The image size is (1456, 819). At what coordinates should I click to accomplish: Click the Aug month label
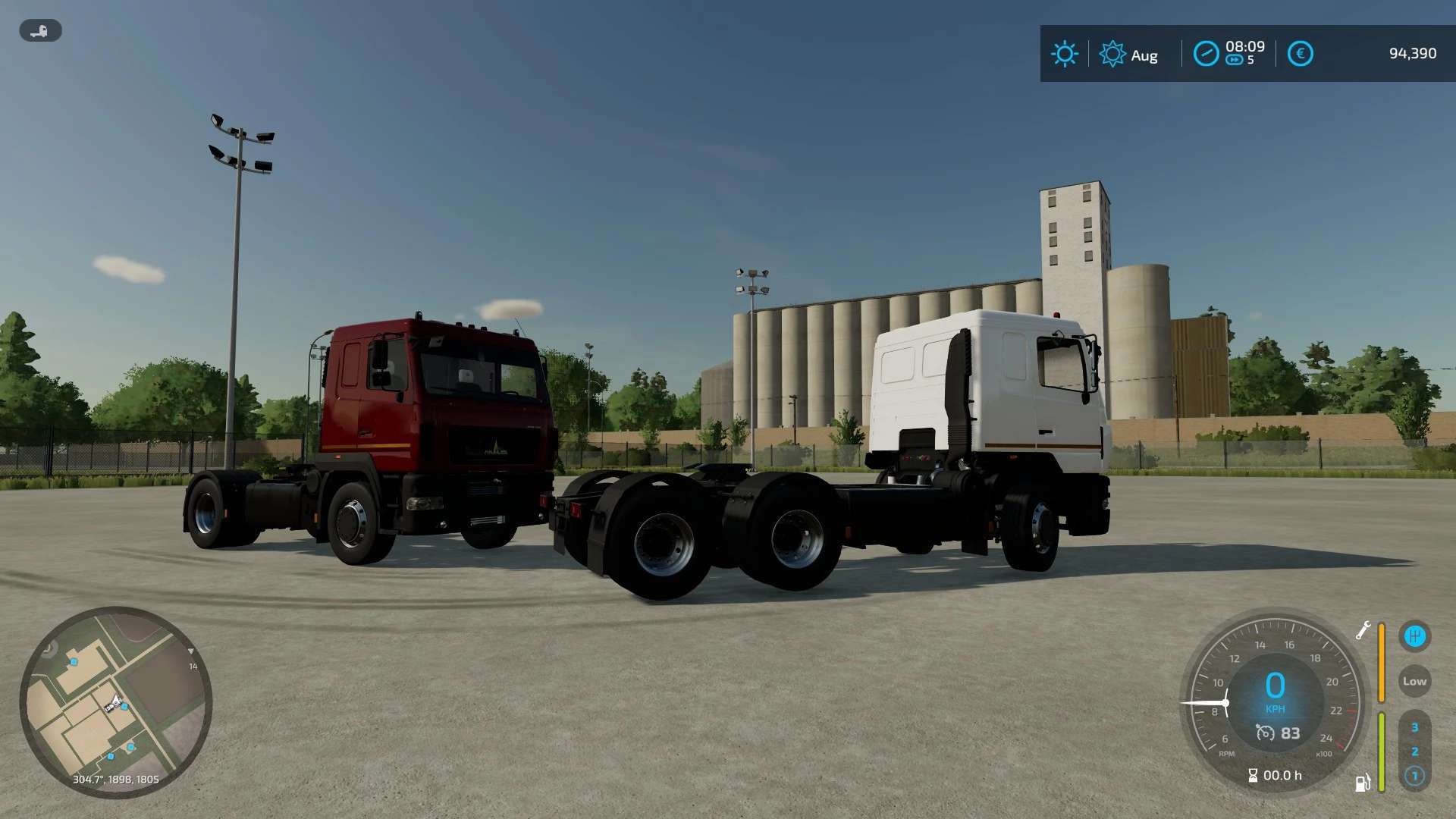1144,55
